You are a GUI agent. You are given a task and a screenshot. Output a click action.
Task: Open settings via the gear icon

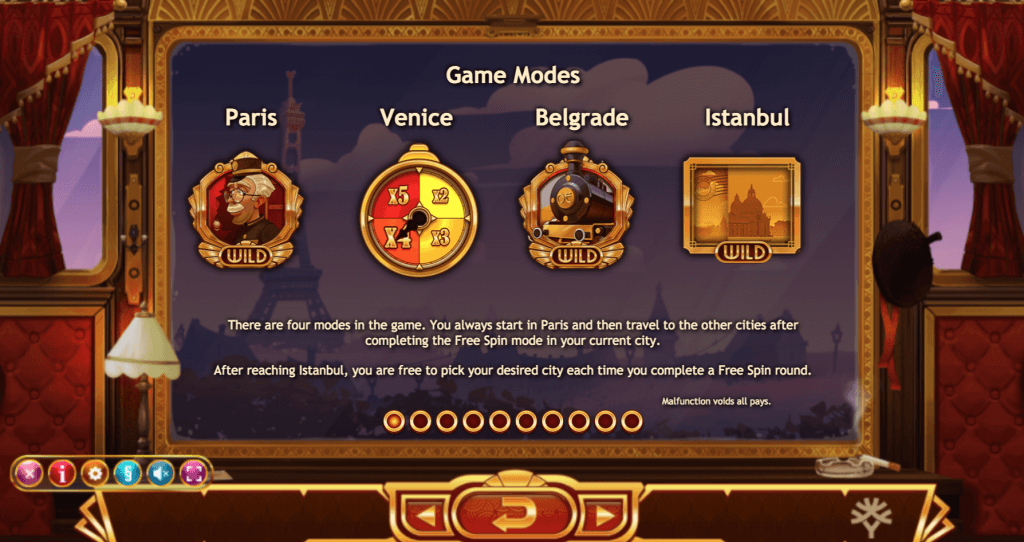coord(94,473)
